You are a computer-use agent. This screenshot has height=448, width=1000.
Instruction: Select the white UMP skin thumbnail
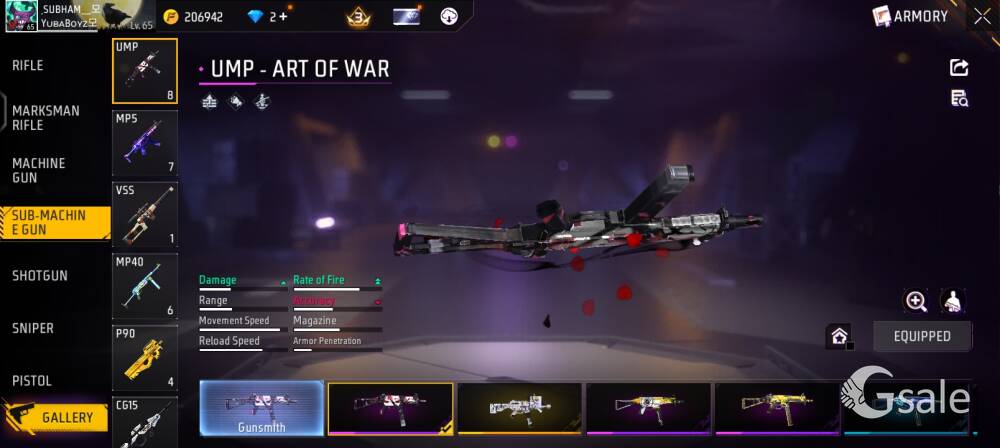tap(519, 408)
